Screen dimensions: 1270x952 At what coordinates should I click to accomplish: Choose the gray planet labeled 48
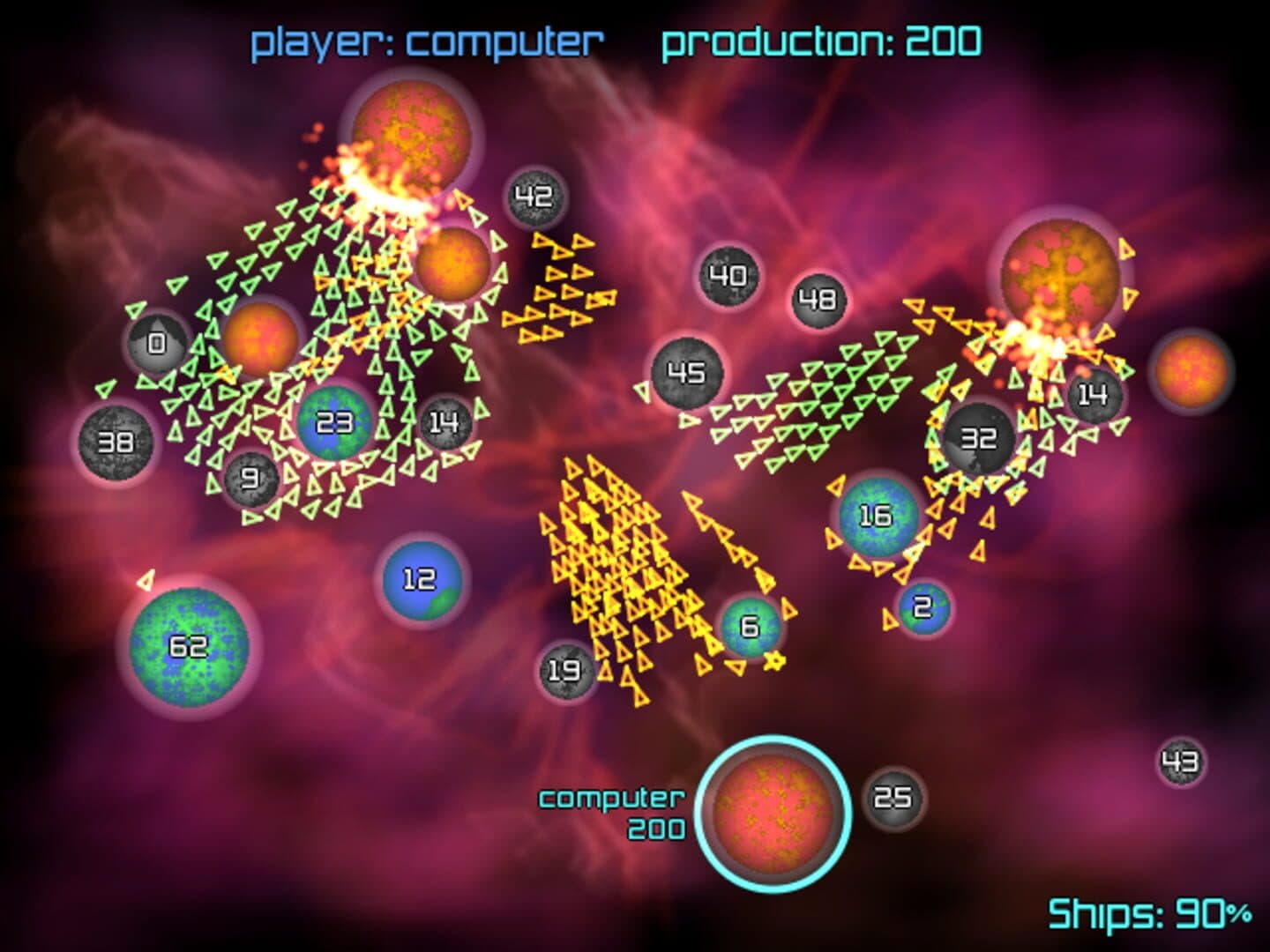(x=818, y=300)
